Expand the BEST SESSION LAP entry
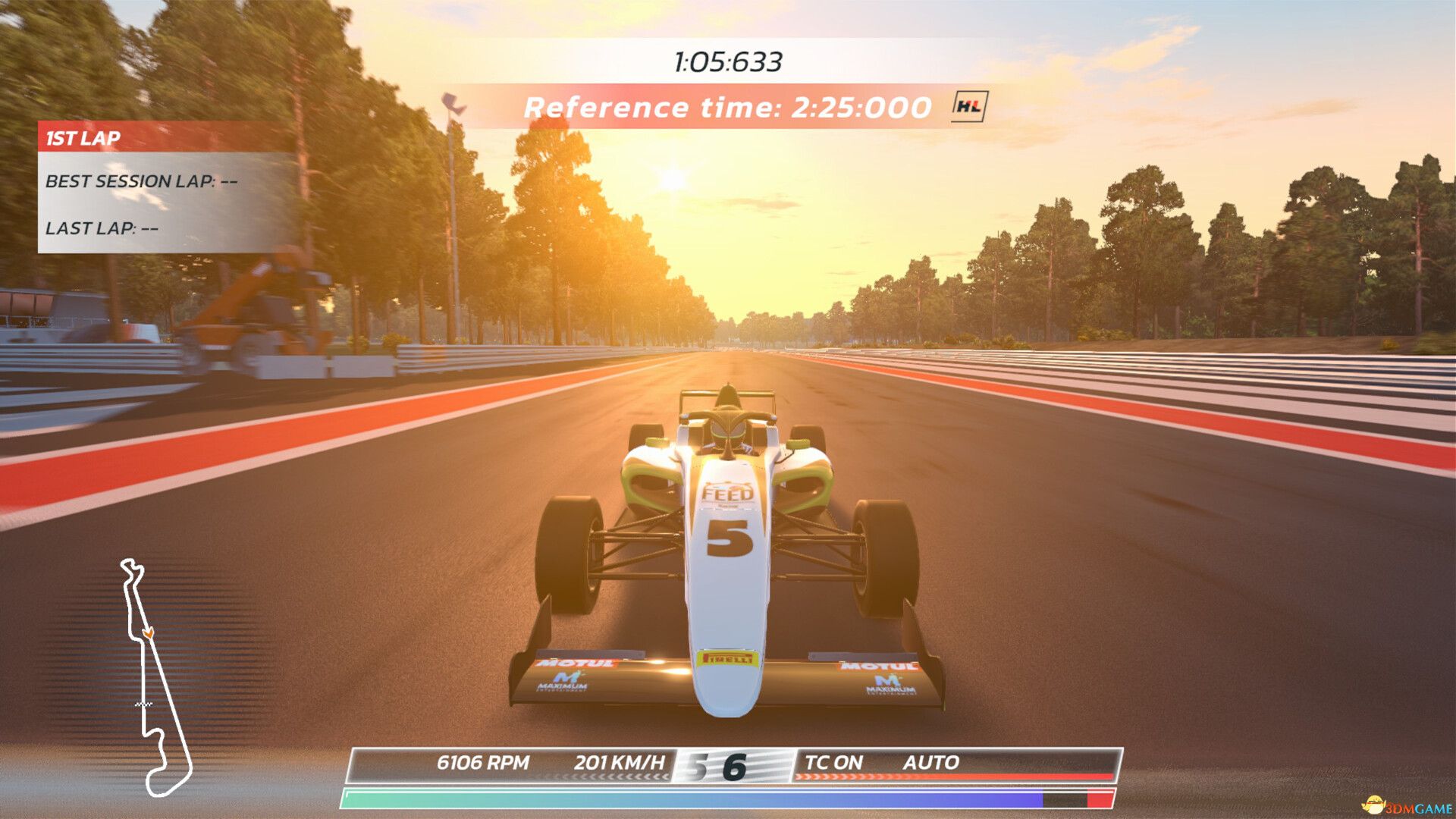The image size is (1456, 819). [x=143, y=181]
